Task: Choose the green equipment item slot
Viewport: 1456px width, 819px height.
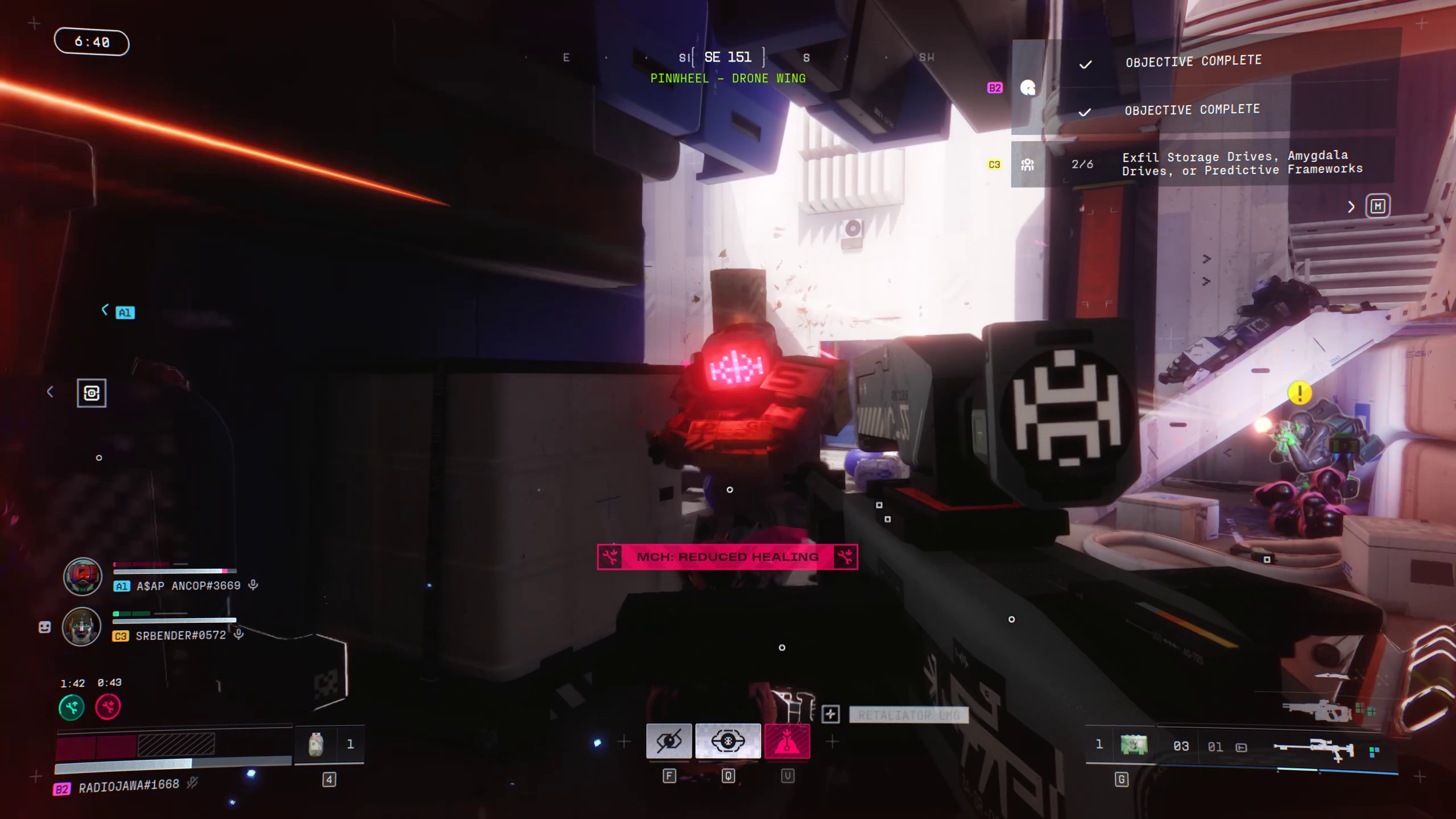Action: pos(1134,745)
